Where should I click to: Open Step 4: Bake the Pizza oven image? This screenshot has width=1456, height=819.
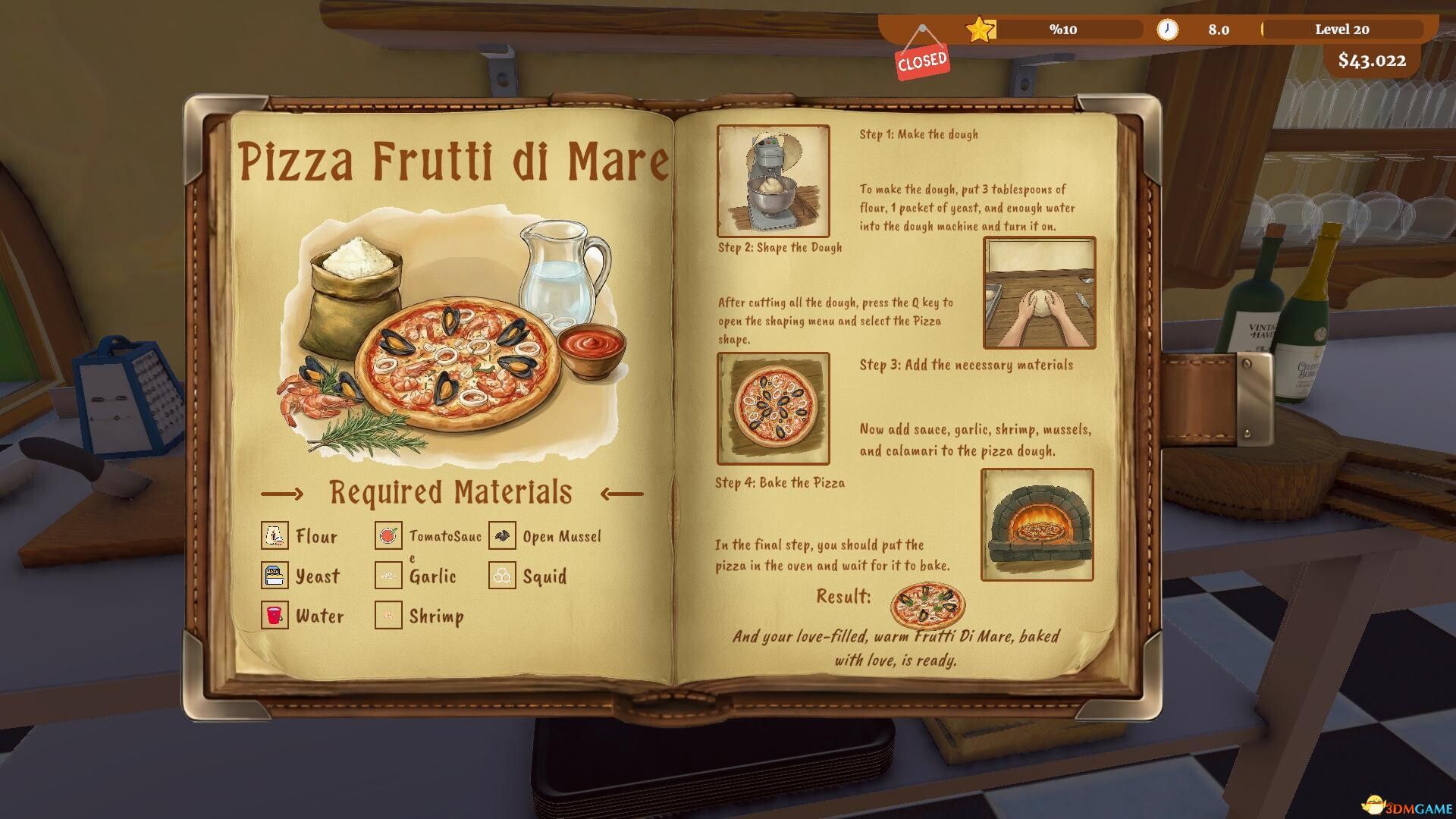1036,525
